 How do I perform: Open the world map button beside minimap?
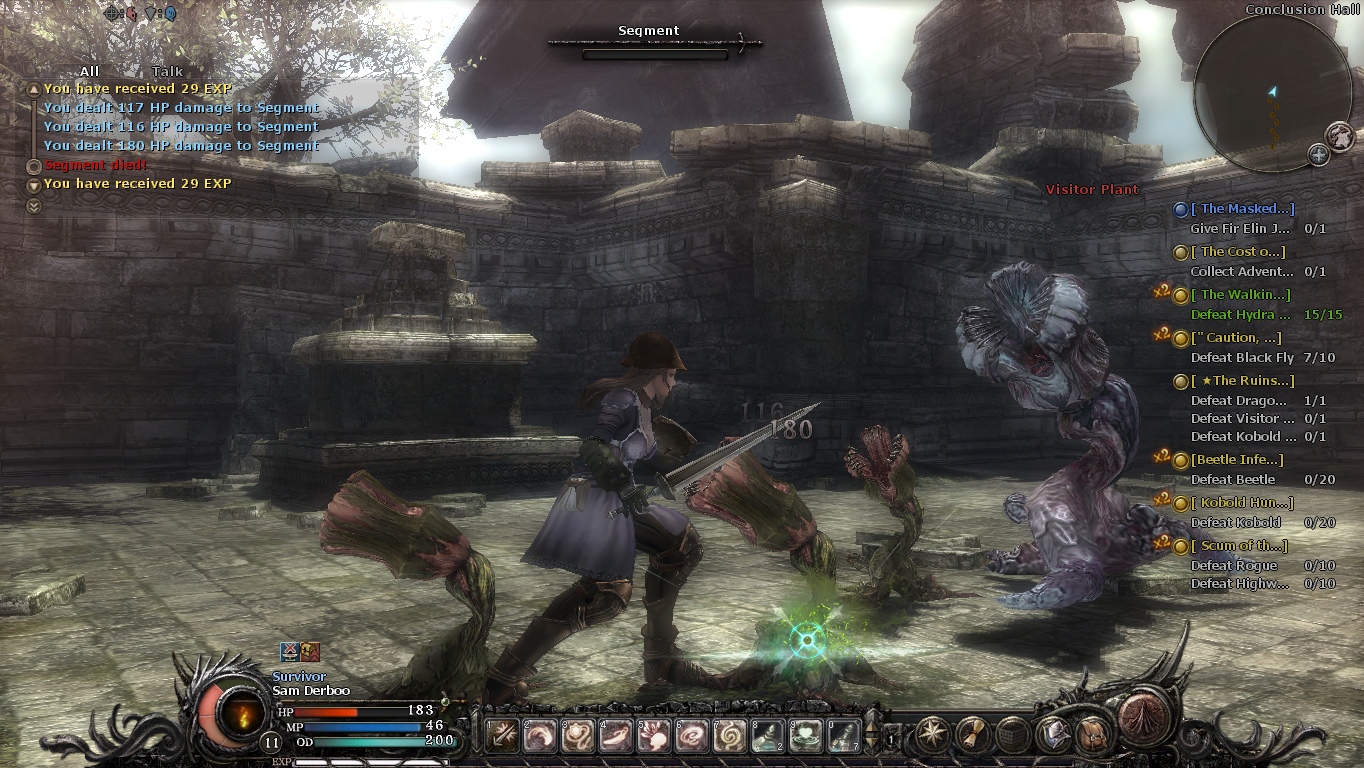click(1339, 136)
